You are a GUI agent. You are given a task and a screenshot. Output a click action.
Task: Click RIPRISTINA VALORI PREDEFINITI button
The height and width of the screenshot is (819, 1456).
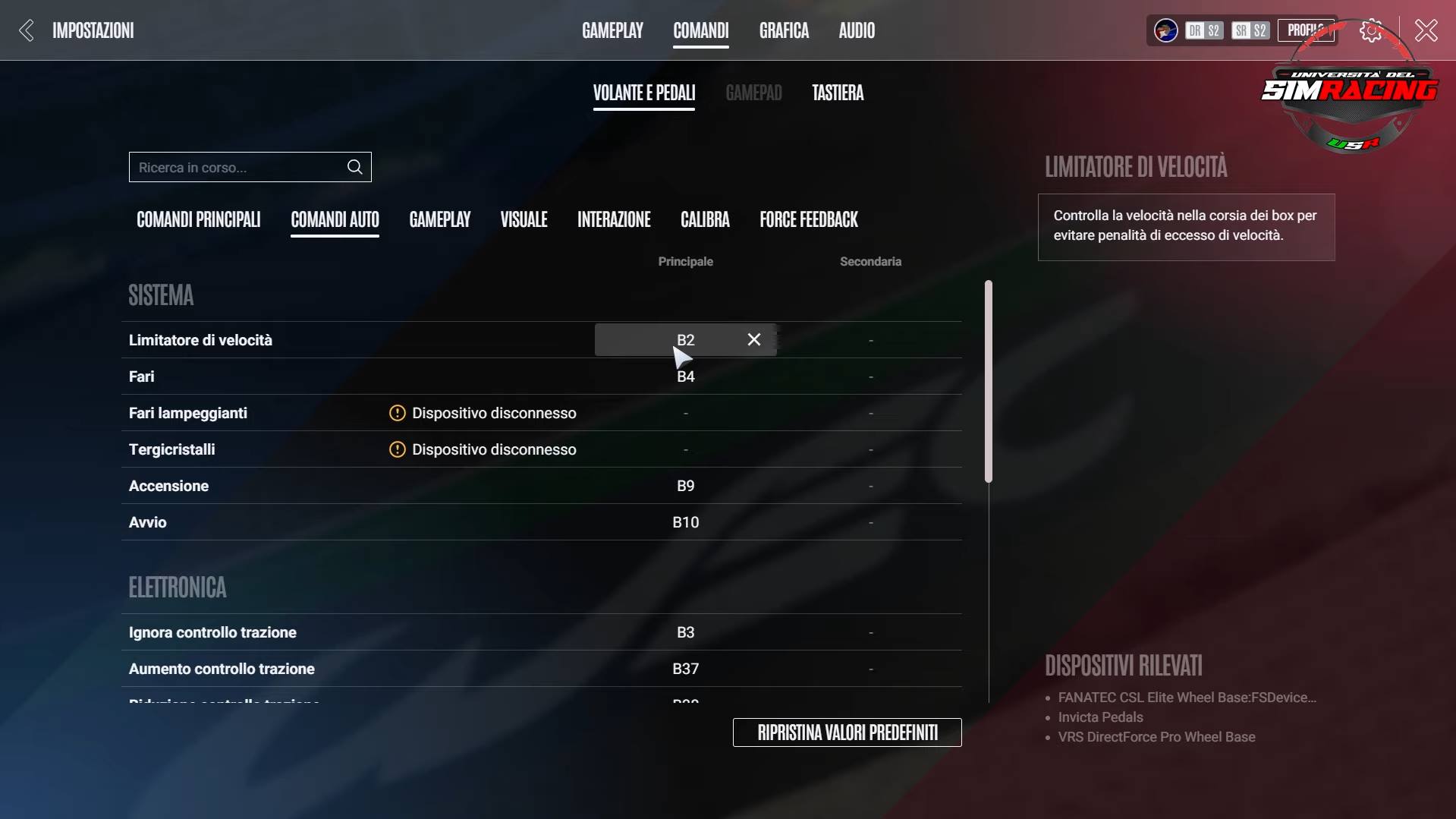tap(846, 732)
